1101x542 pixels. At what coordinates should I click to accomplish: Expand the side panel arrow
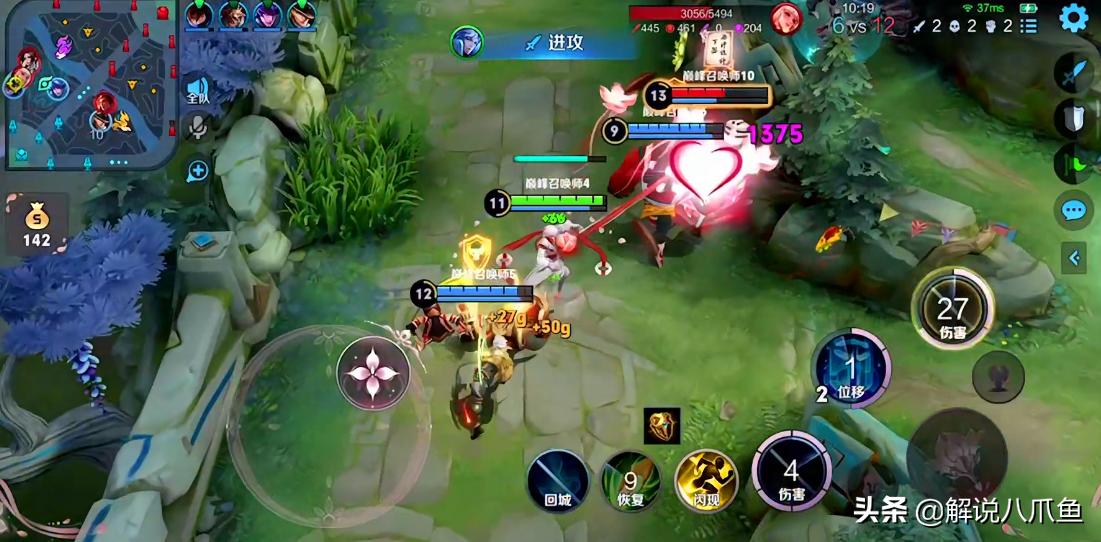pos(1074,258)
